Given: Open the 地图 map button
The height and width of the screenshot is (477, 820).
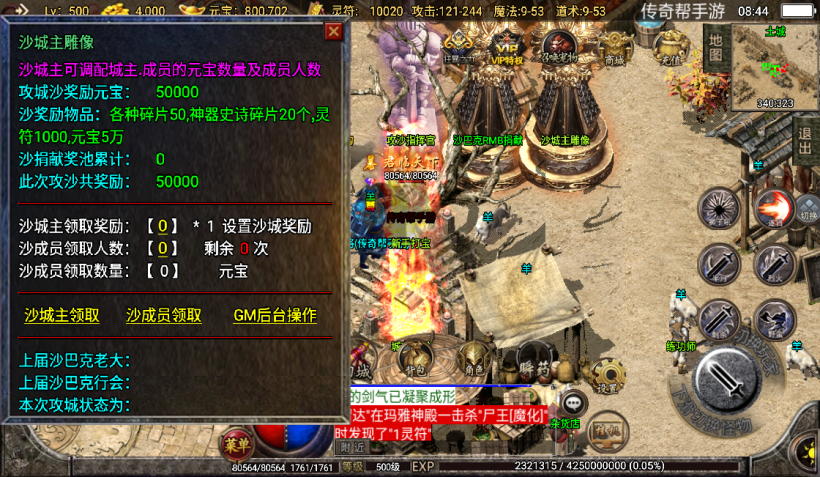Looking at the screenshot, I should 715,45.
